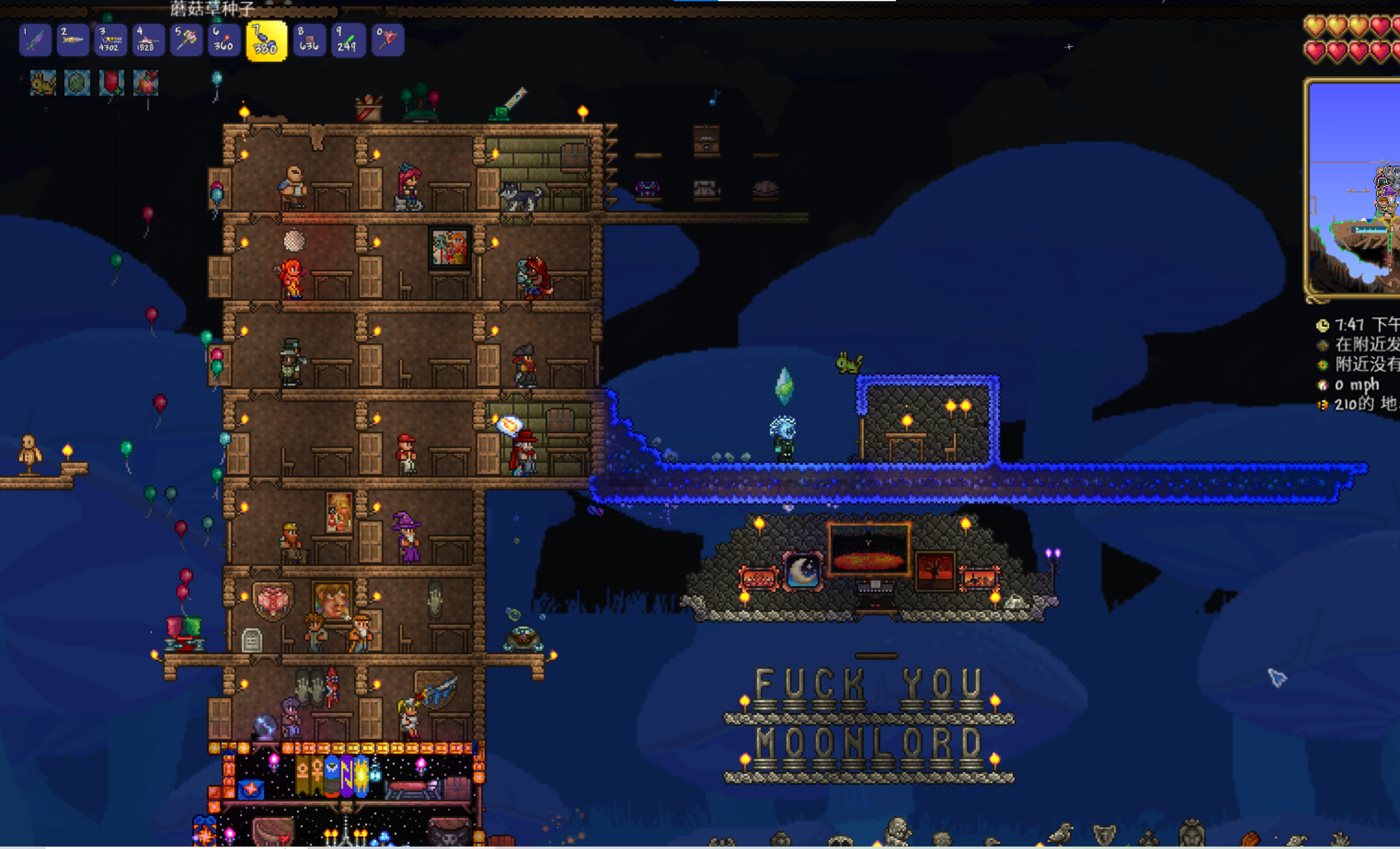Pick the torch stack of 360
This screenshot has height=849, width=1400.
224,40
